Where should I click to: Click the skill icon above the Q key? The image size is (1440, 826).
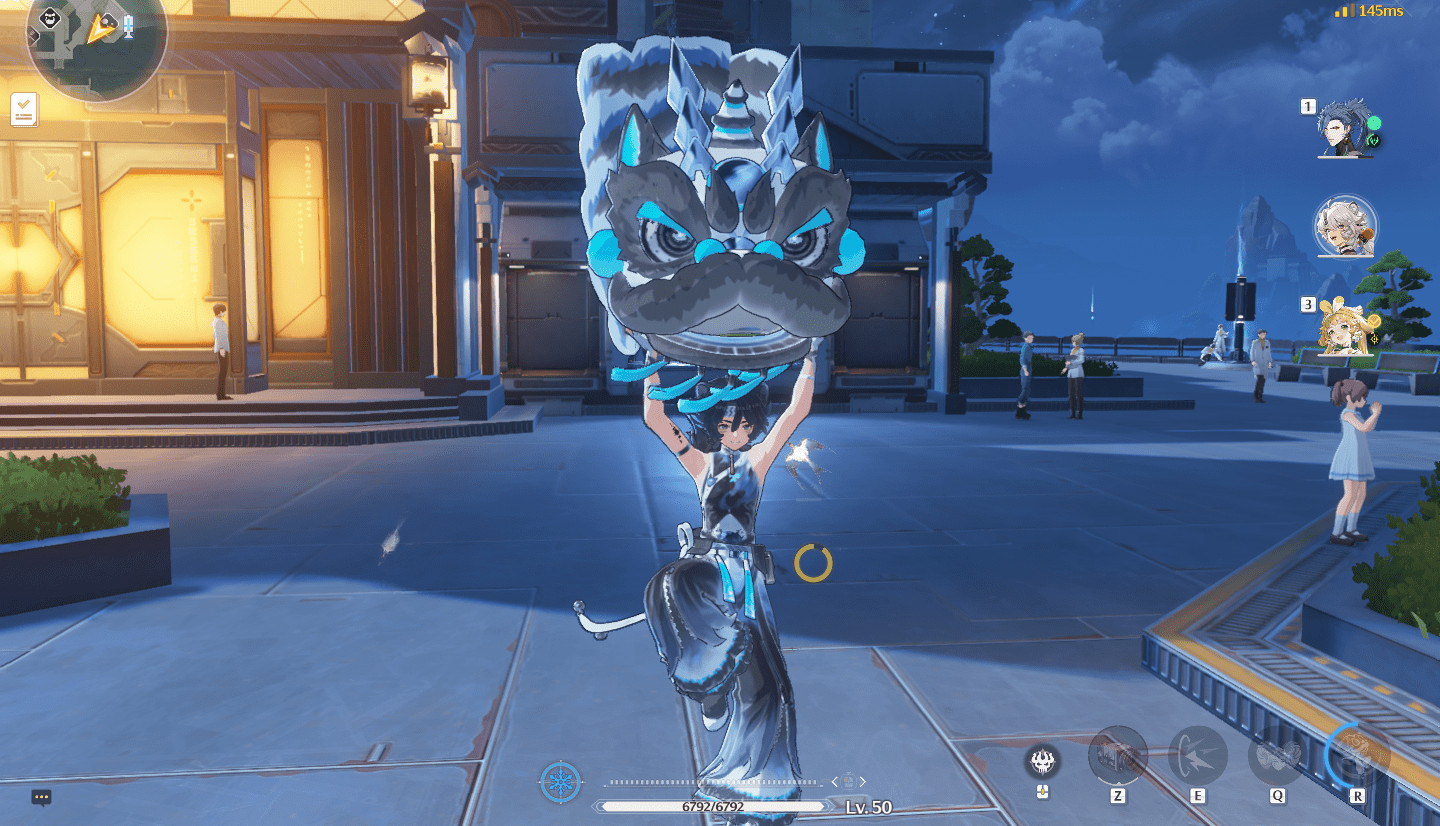coord(1275,757)
